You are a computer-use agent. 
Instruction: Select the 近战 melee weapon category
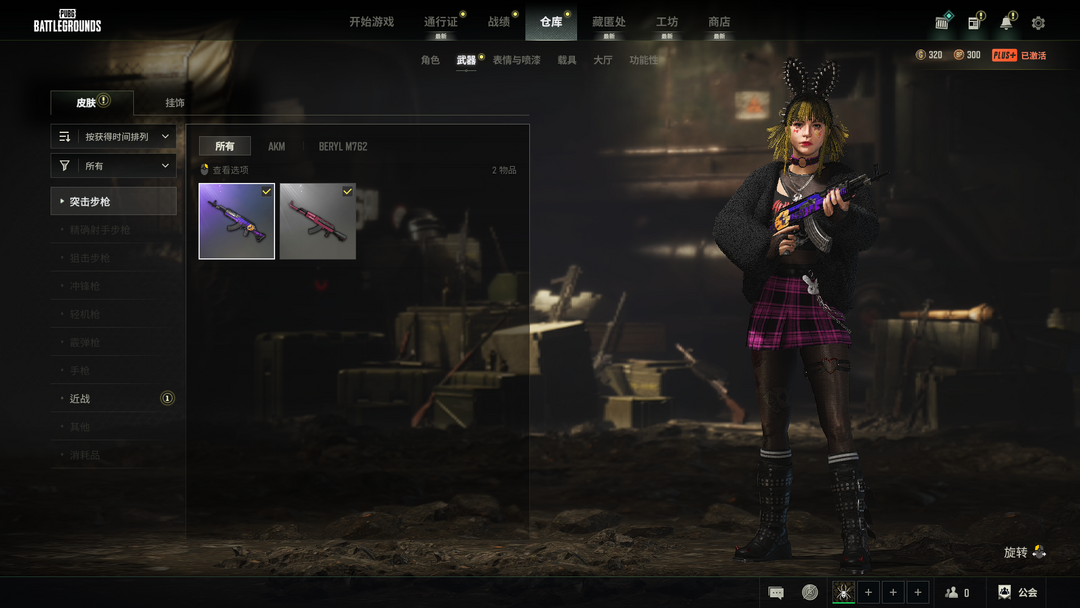tap(80, 399)
